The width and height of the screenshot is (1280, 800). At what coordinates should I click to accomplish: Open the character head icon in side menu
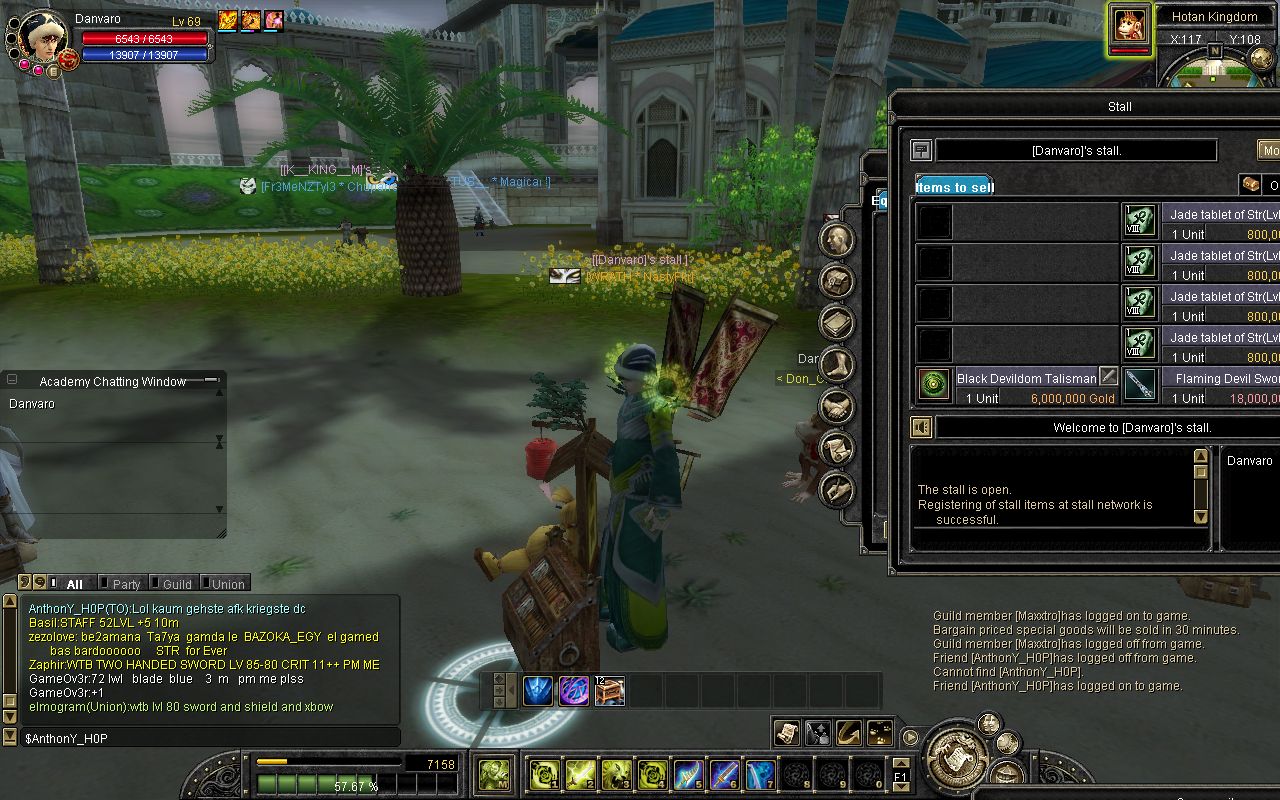[x=836, y=240]
